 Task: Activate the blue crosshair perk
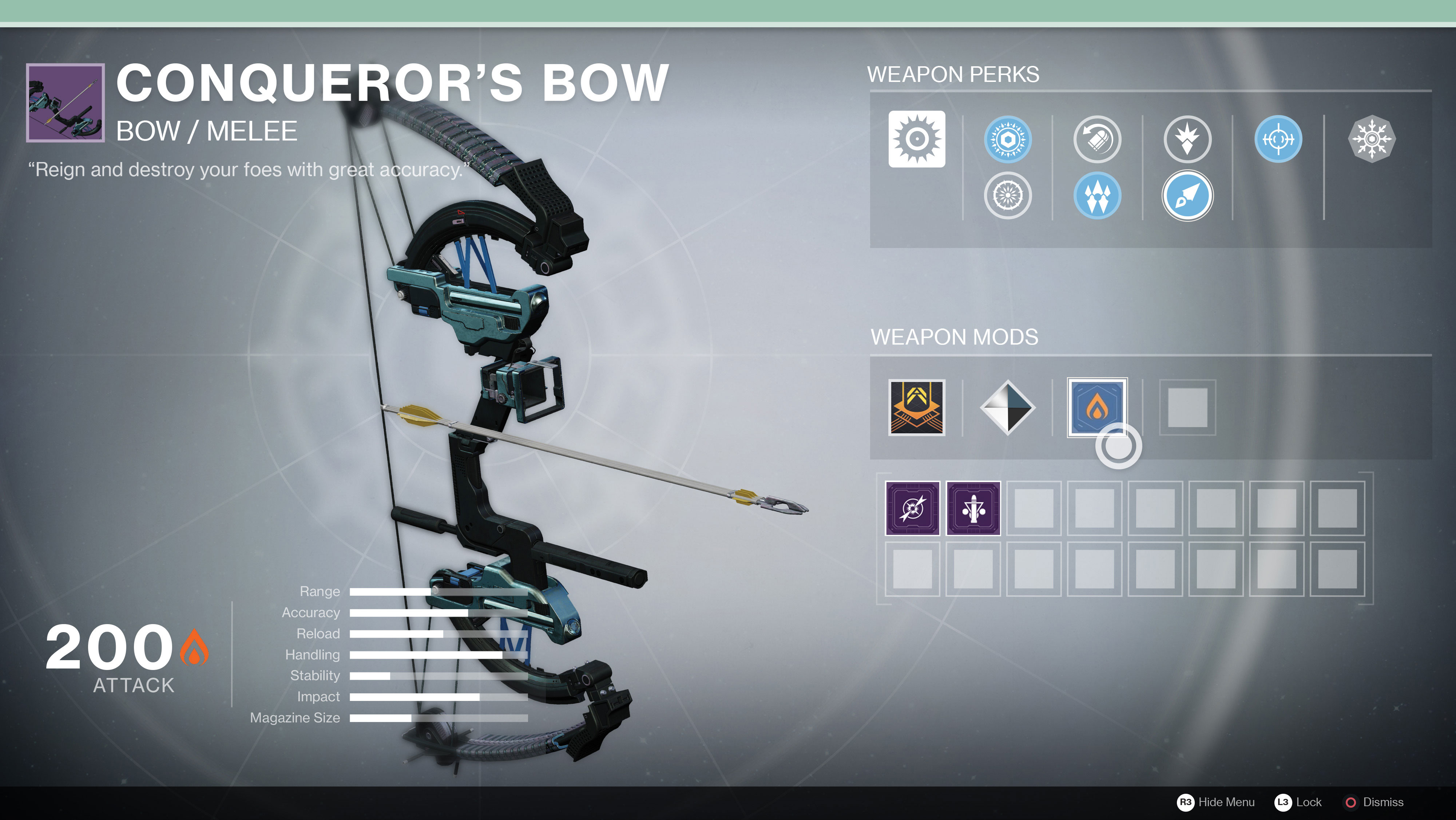pos(1278,139)
